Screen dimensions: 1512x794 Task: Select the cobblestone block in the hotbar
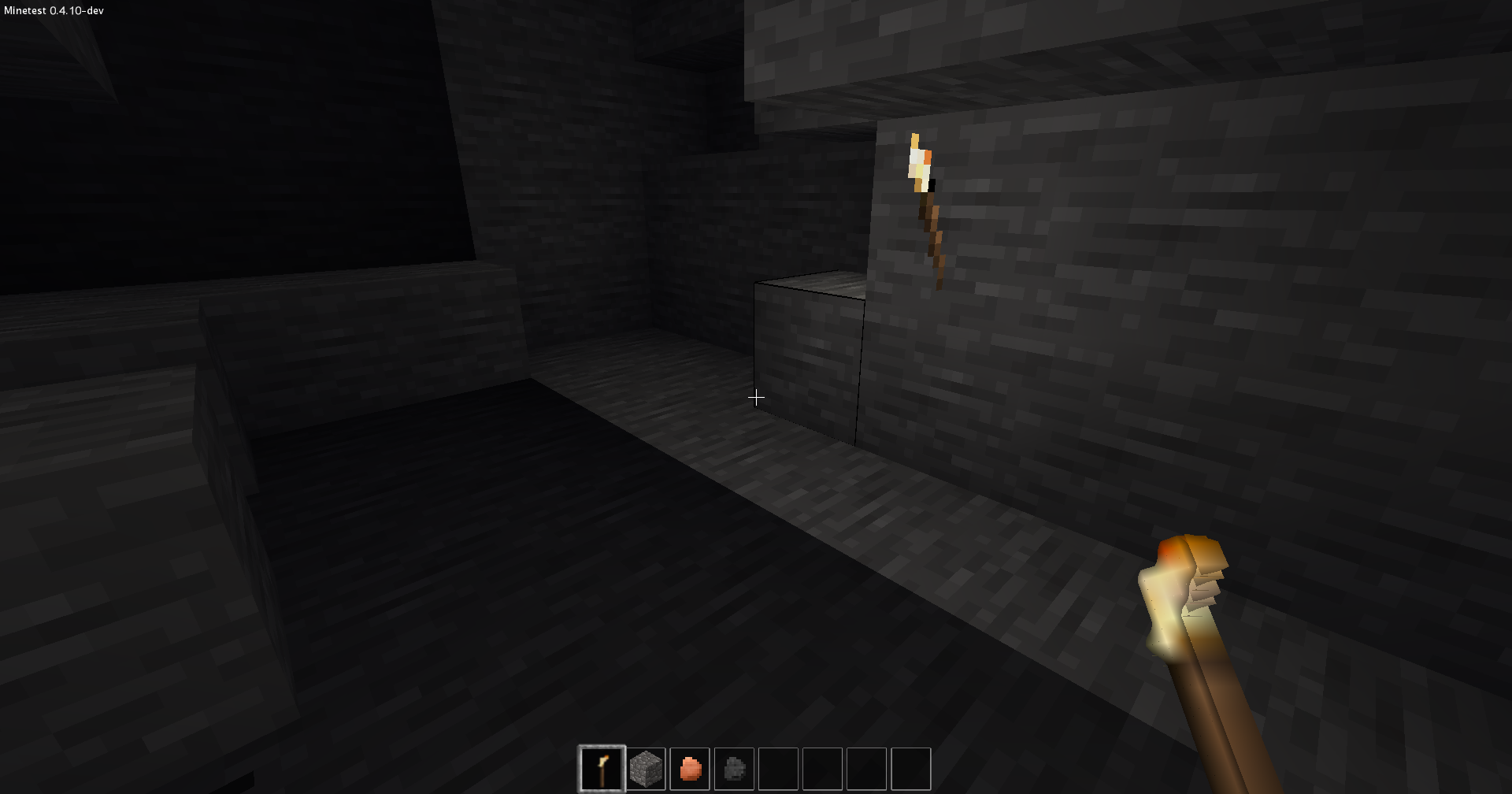tap(646, 767)
